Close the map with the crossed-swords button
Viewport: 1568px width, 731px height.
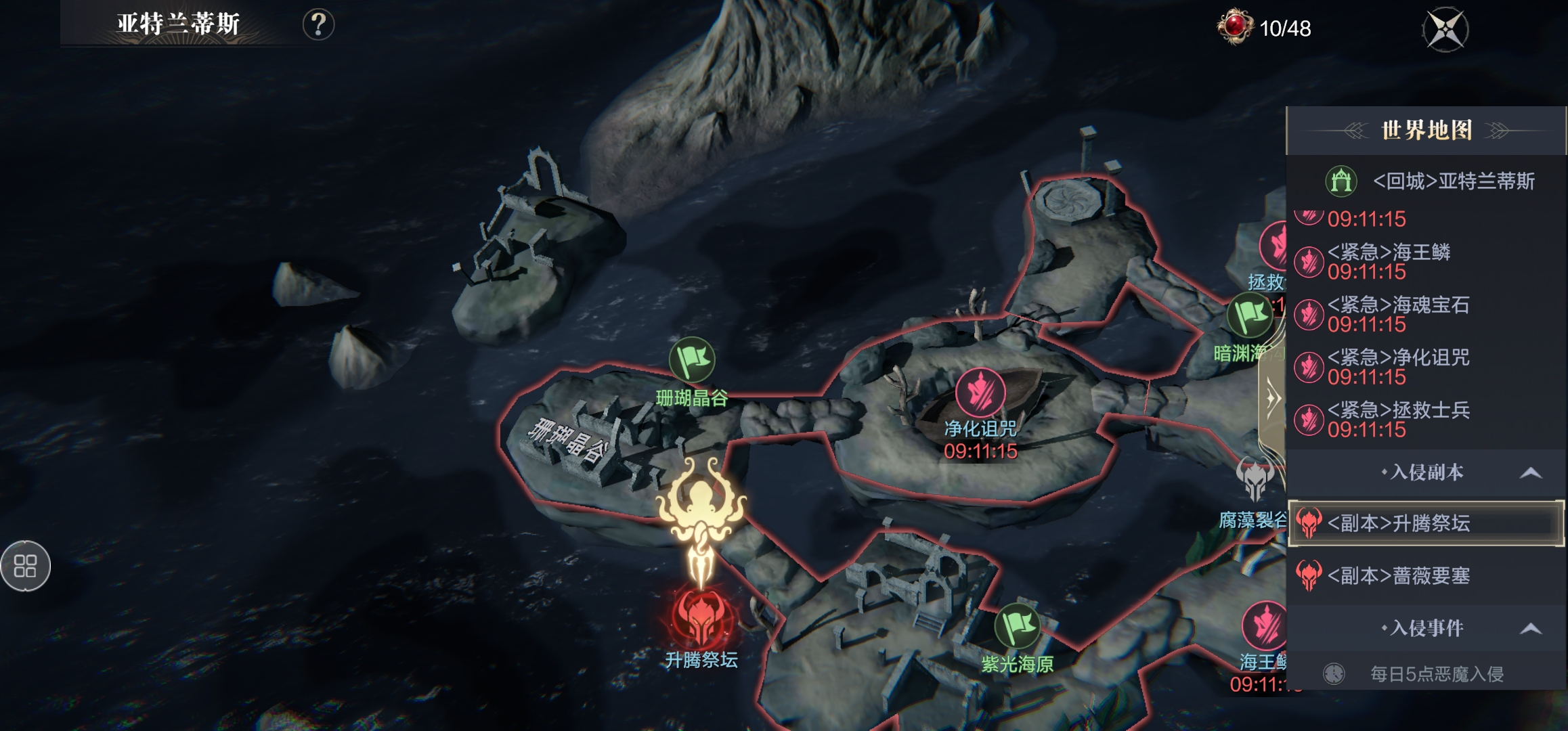pos(1445,29)
